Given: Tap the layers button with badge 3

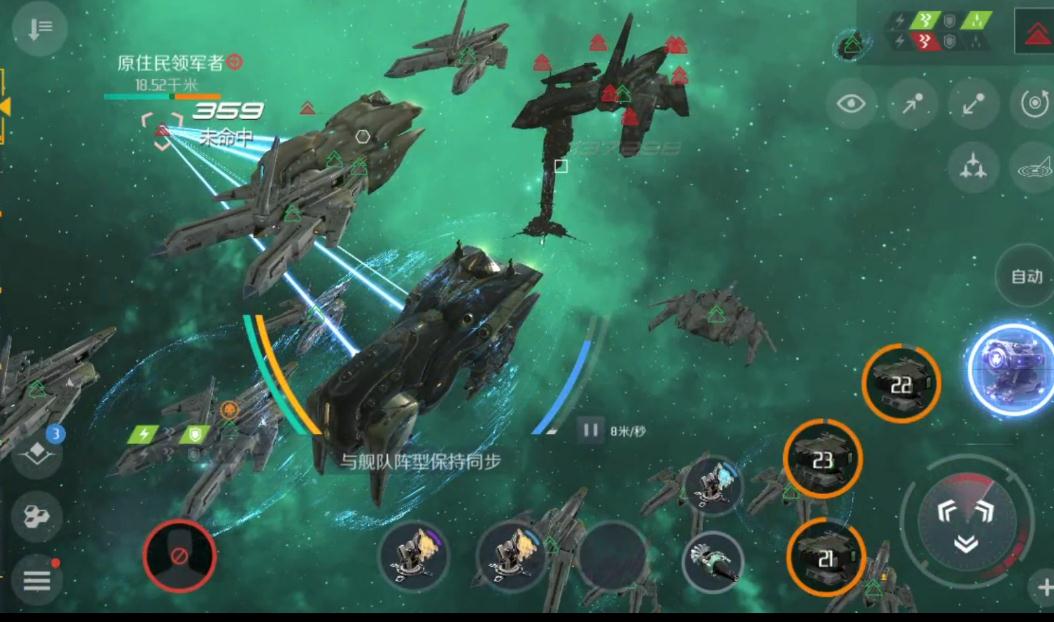Looking at the screenshot, I should pos(37,451).
